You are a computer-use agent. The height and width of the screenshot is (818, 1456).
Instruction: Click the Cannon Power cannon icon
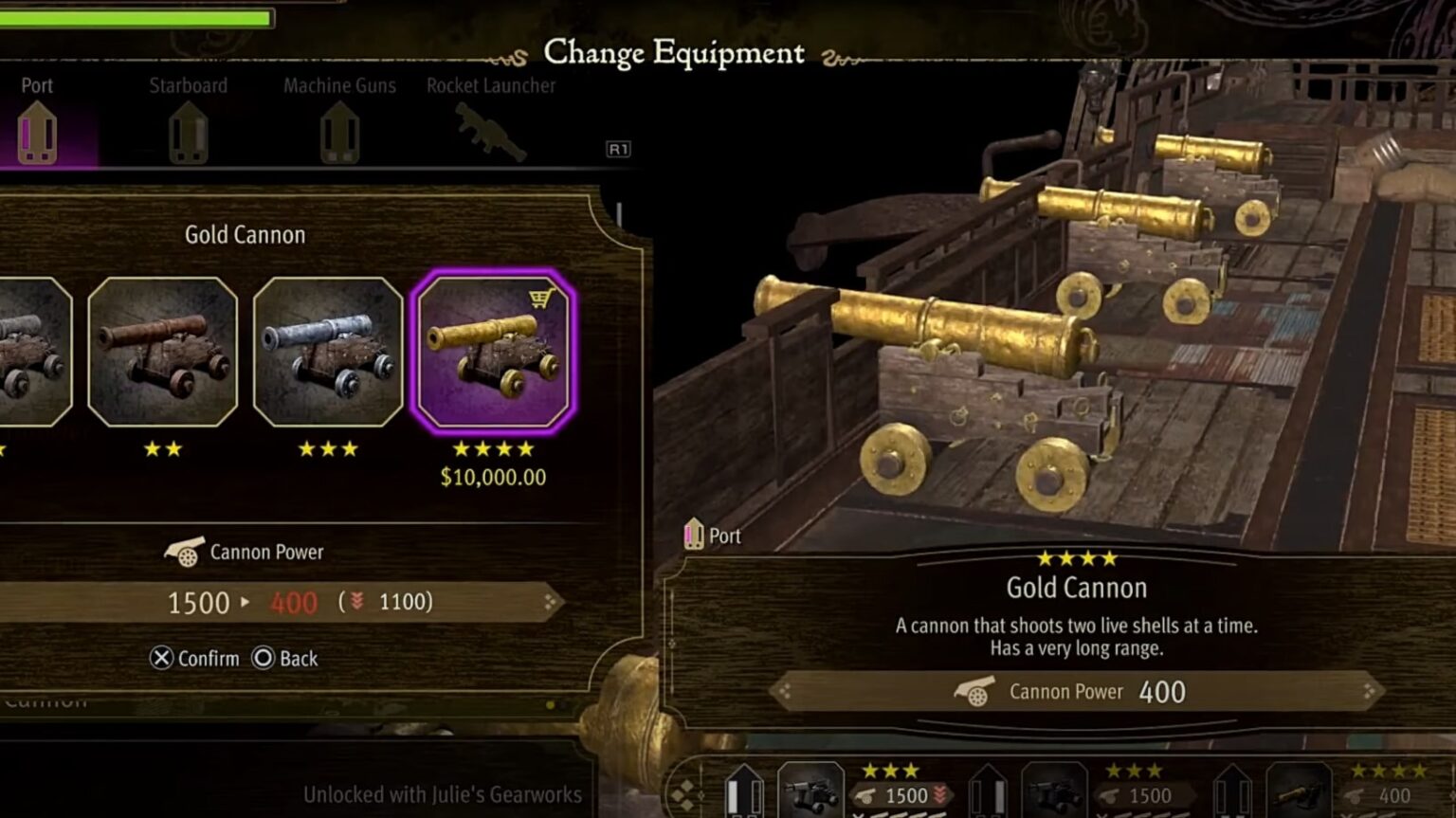[x=183, y=551]
